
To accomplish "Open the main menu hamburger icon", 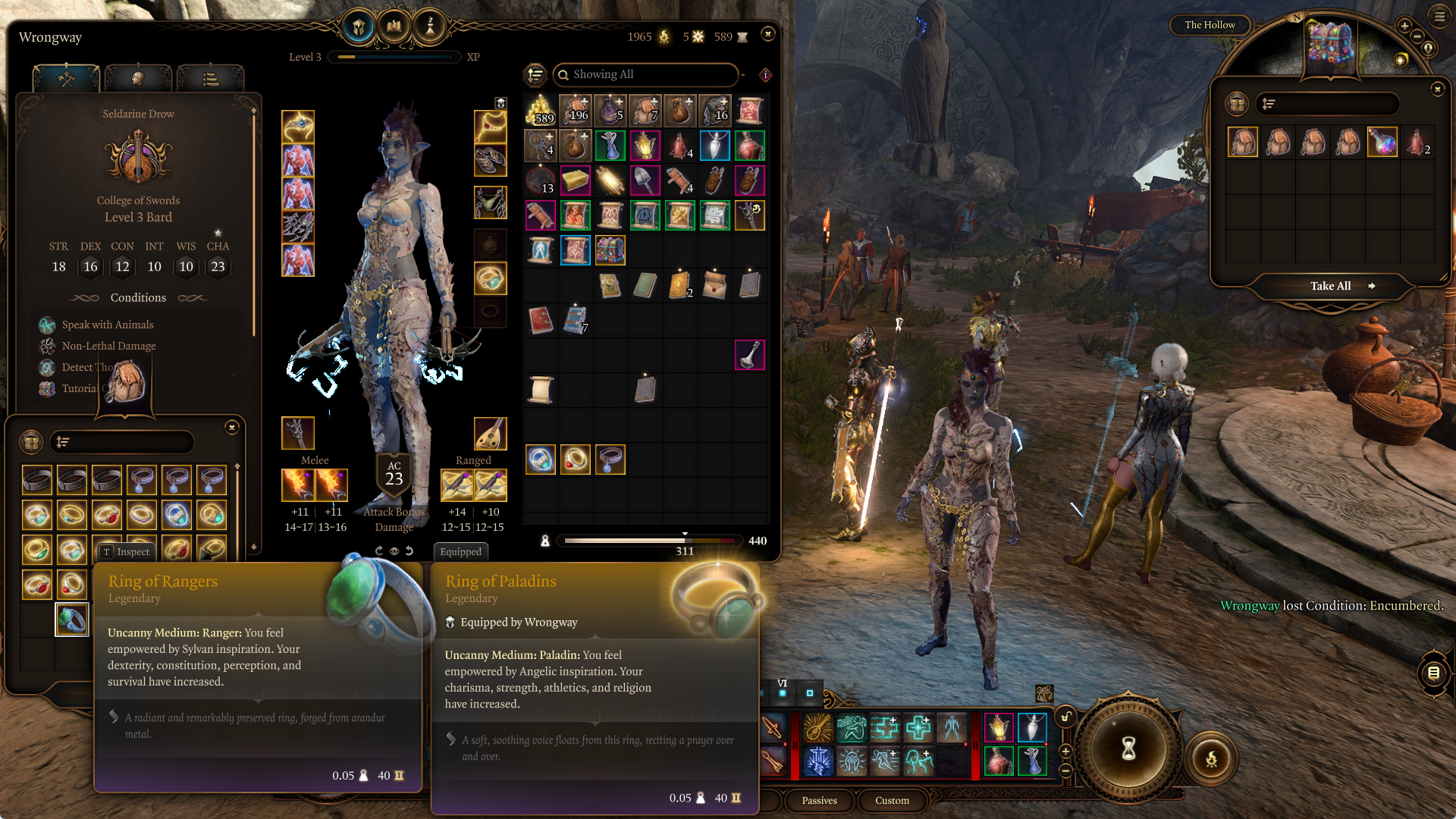I will [1439, 16].
